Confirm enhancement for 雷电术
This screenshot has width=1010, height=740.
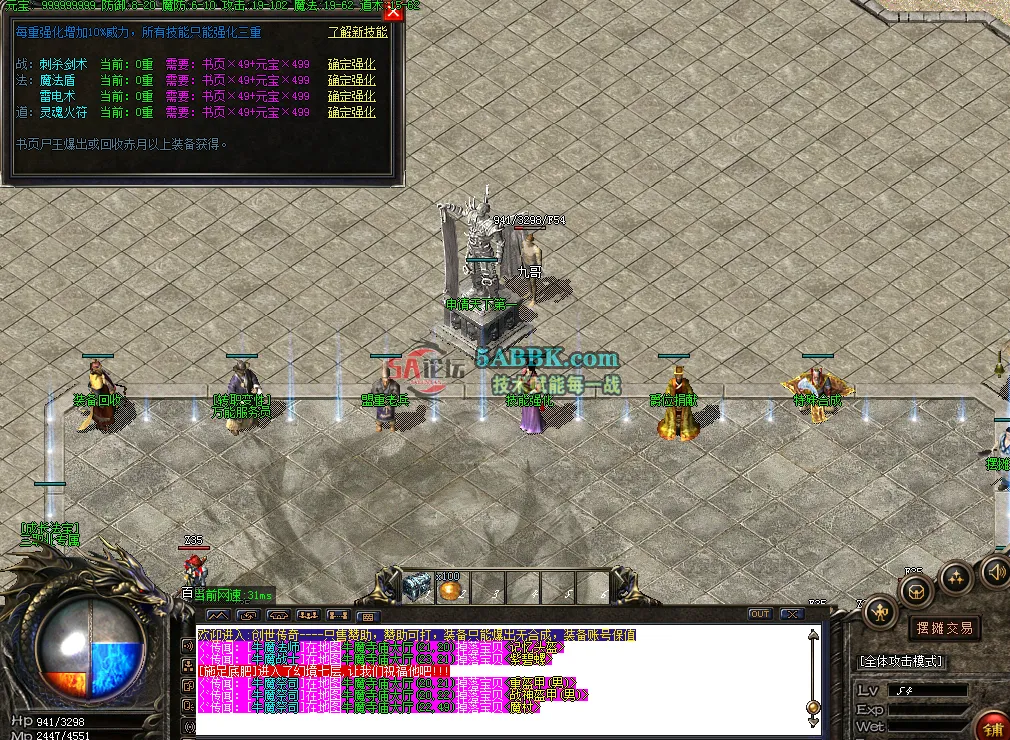coord(351,97)
